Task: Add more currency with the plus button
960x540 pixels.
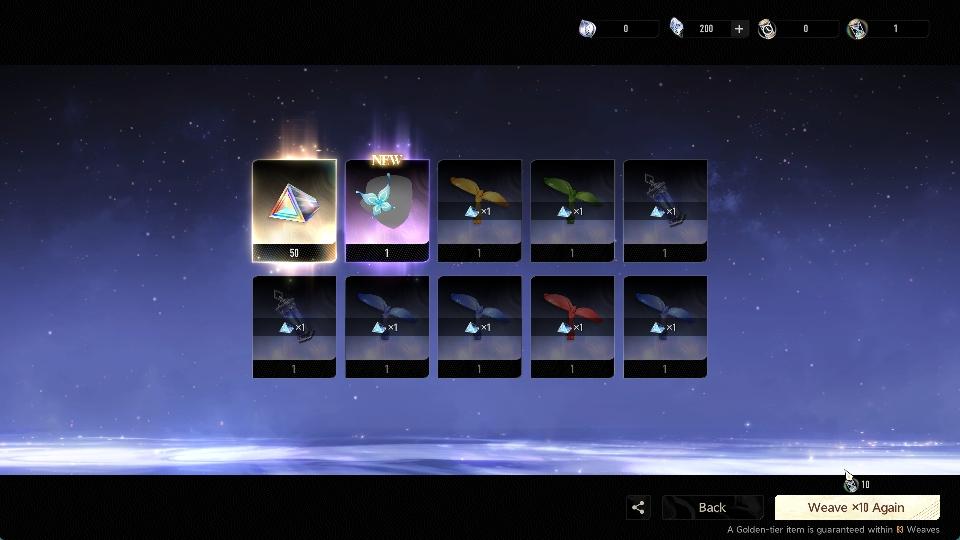Action: tap(739, 29)
